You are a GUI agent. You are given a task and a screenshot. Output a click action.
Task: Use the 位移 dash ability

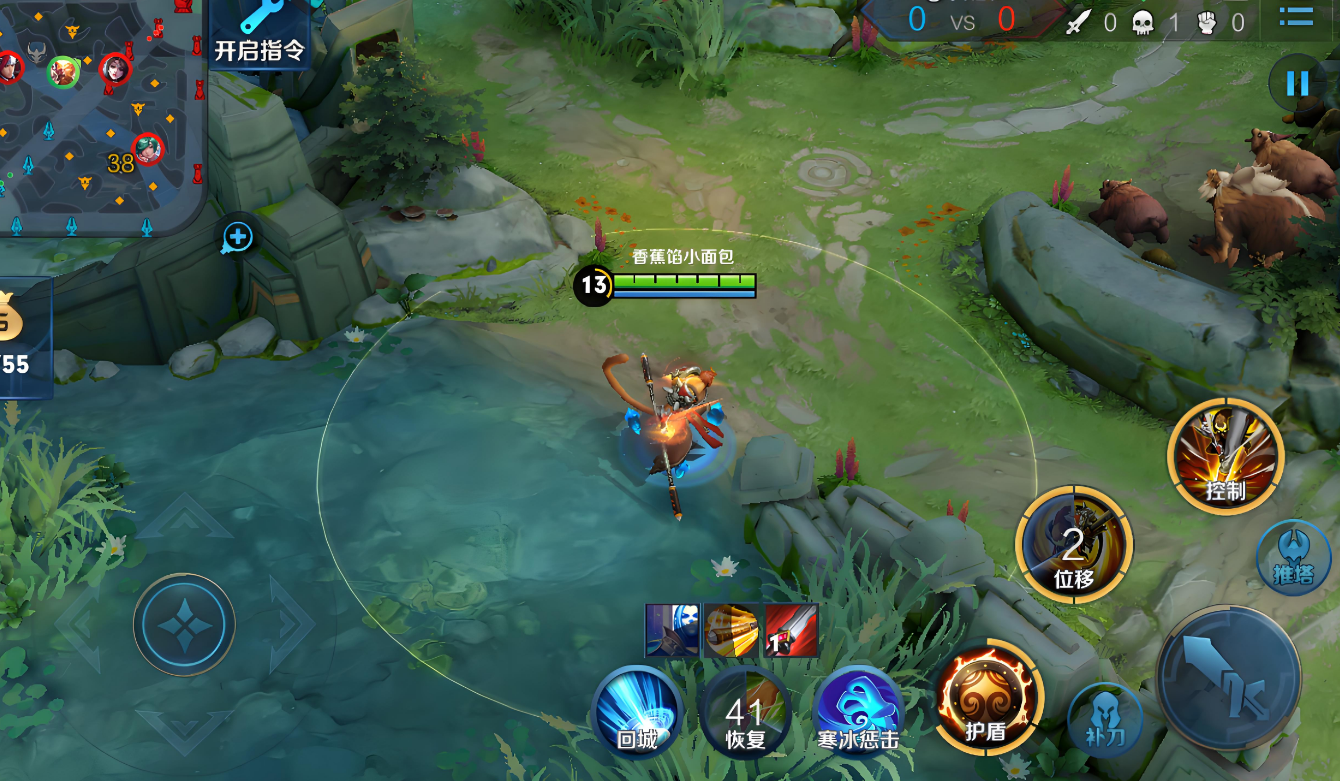[1074, 547]
